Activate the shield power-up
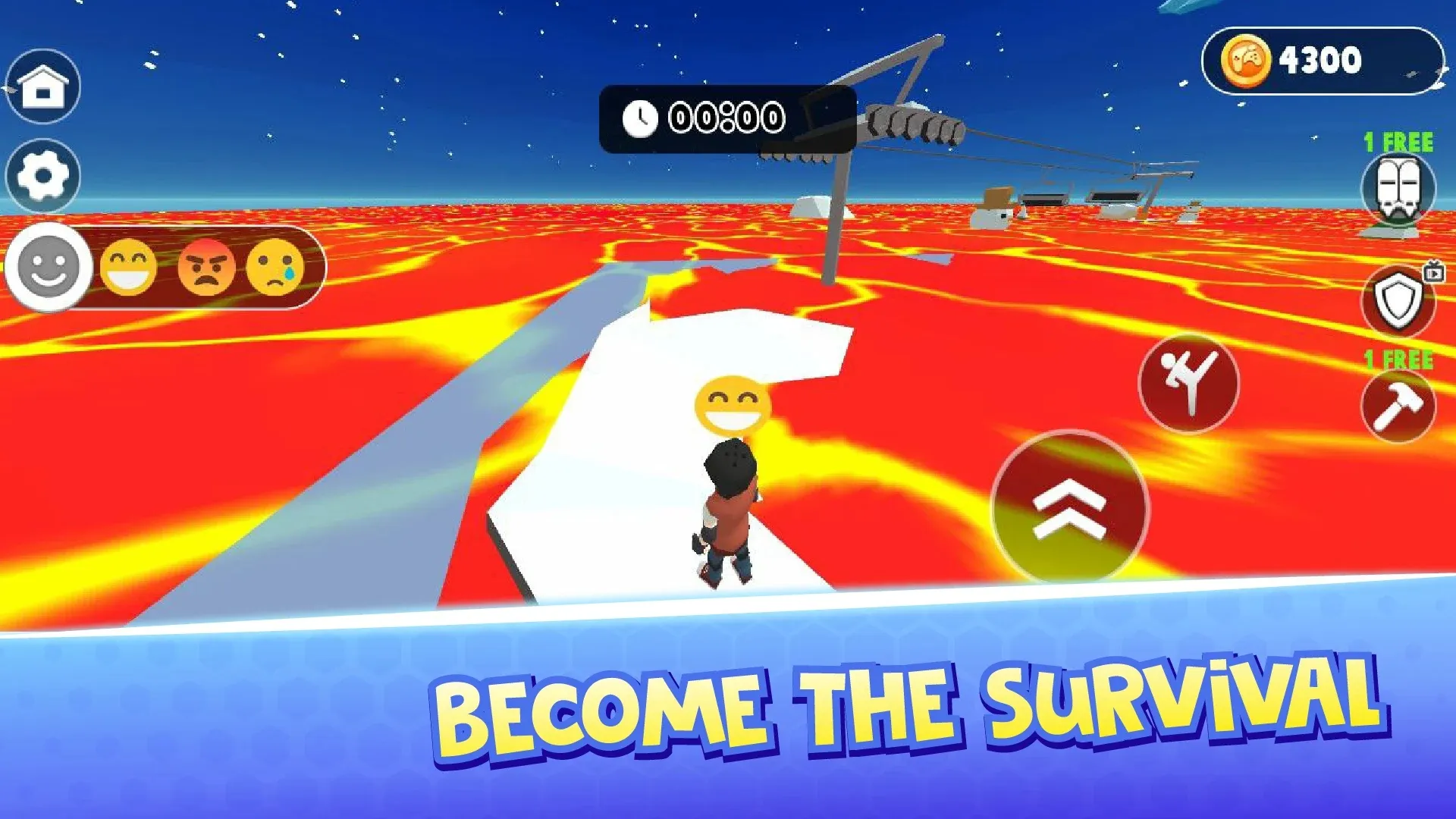This screenshot has height=819, width=1456. point(1398,302)
